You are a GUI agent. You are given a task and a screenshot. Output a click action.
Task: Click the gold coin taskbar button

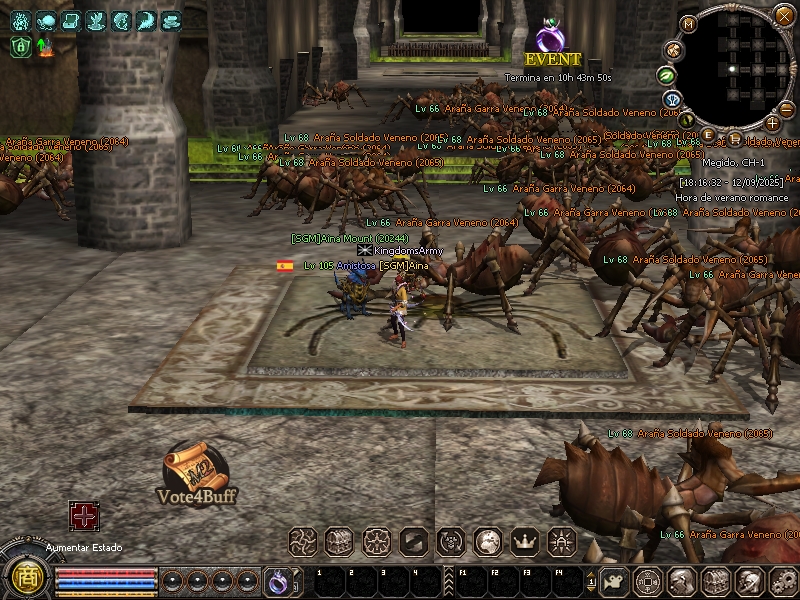click(648, 580)
